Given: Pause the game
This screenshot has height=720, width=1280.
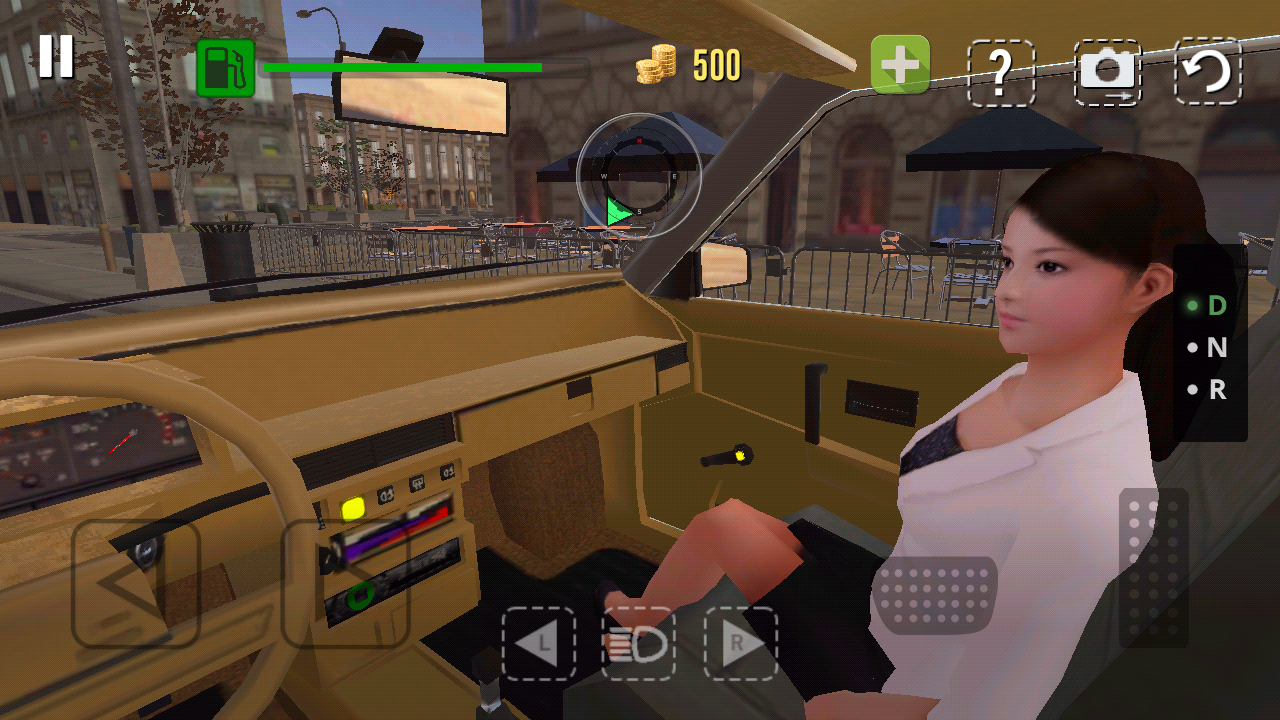Looking at the screenshot, I should (56, 56).
